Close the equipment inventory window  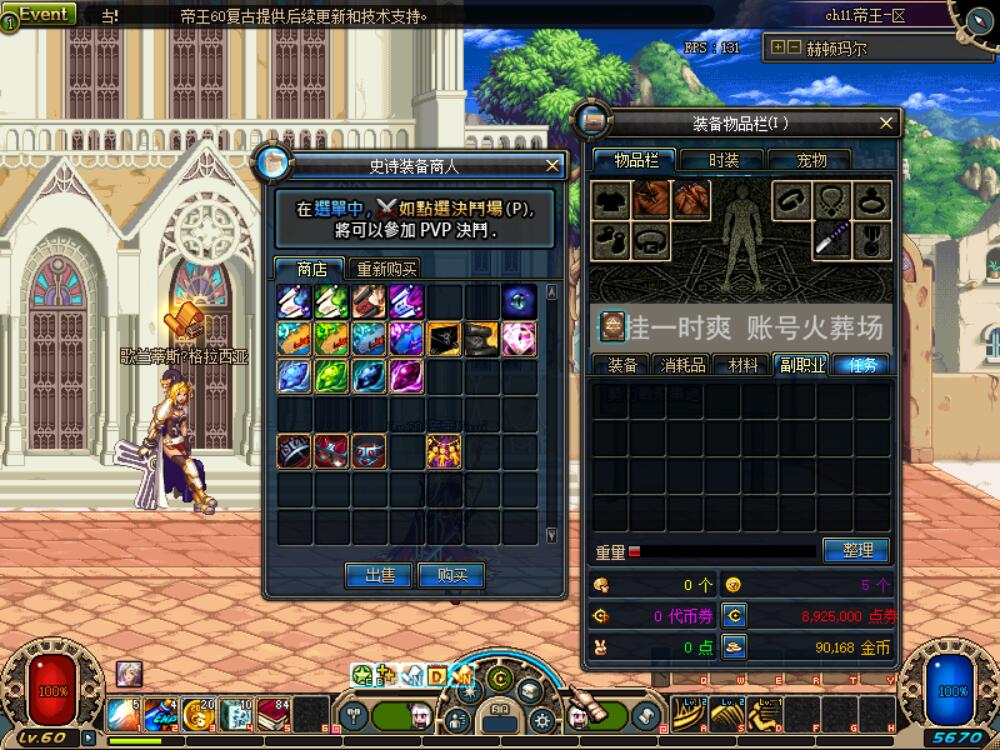(886, 123)
